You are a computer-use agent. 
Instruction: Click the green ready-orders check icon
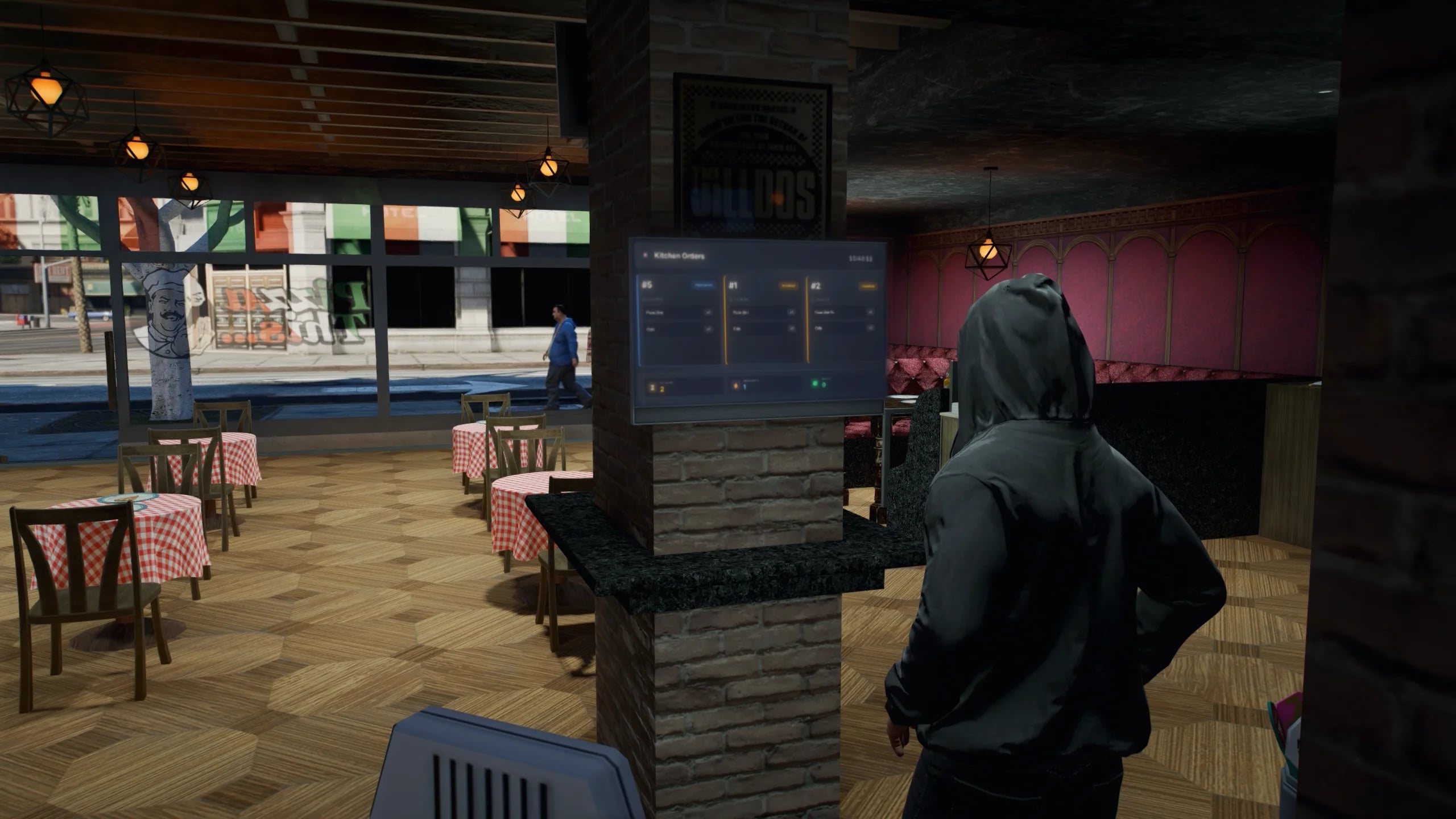pos(815,383)
